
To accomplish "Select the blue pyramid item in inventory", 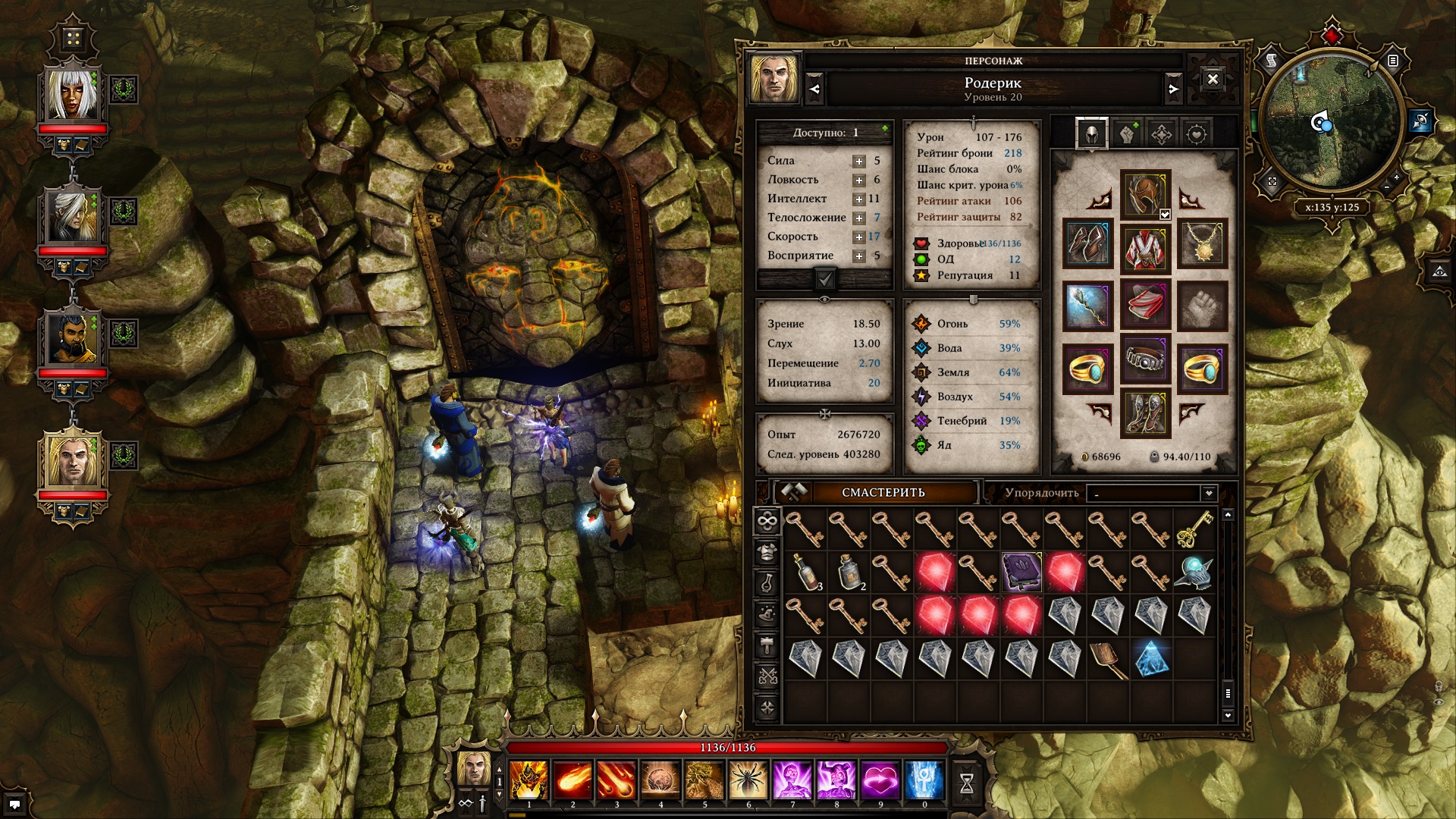I will coord(1151,658).
